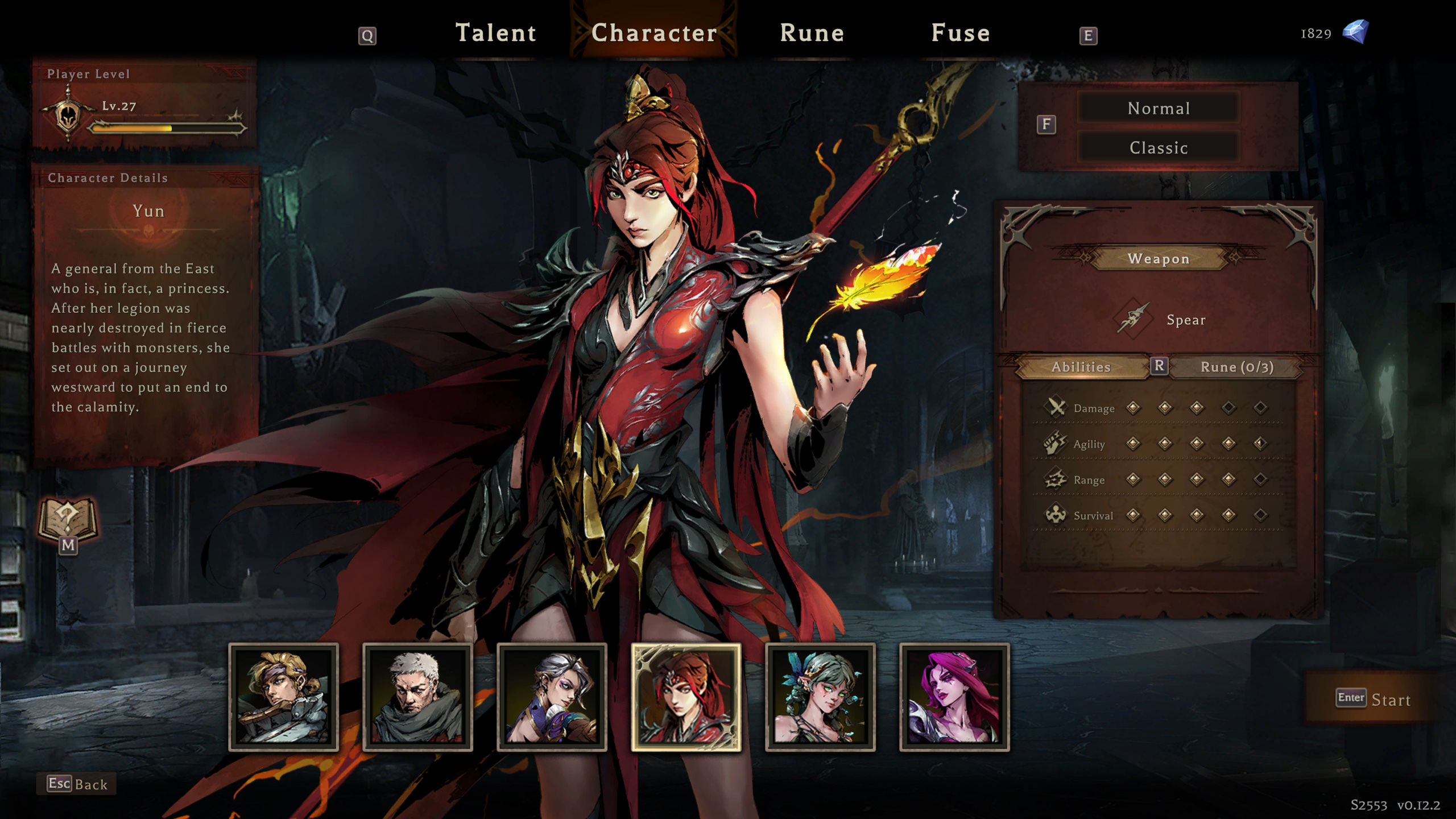Switch to the Rune (0/3) panel
The width and height of the screenshot is (1456, 819).
tap(1236, 367)
